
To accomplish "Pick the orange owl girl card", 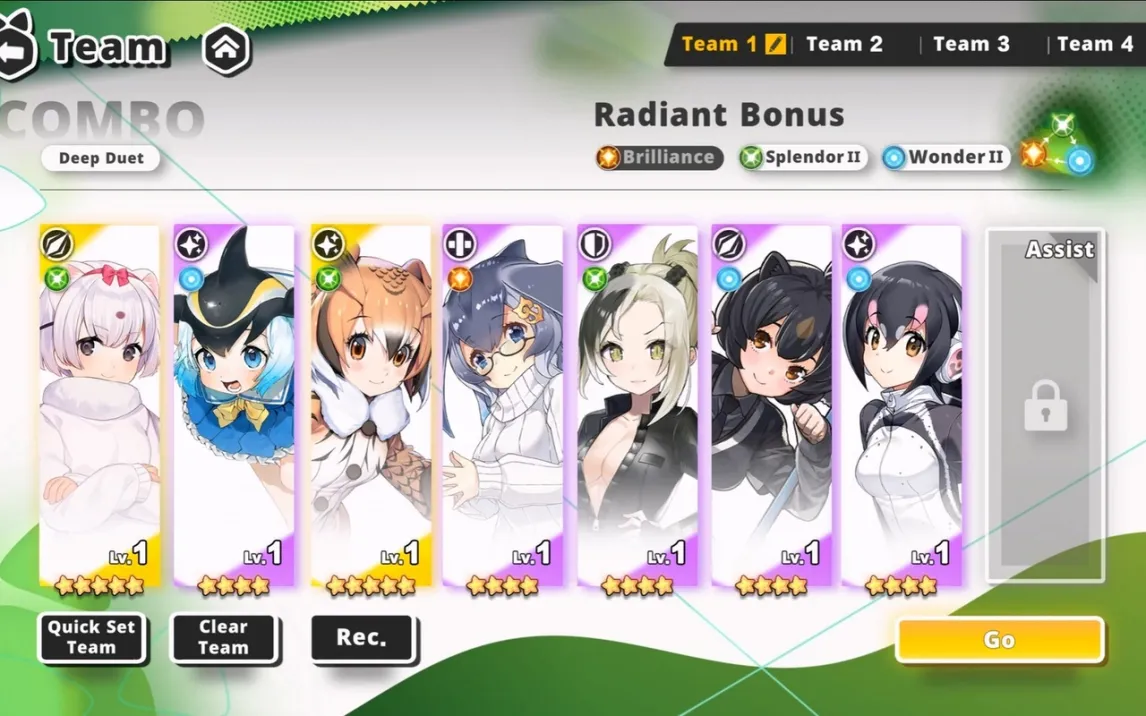I will click(370, 405).
